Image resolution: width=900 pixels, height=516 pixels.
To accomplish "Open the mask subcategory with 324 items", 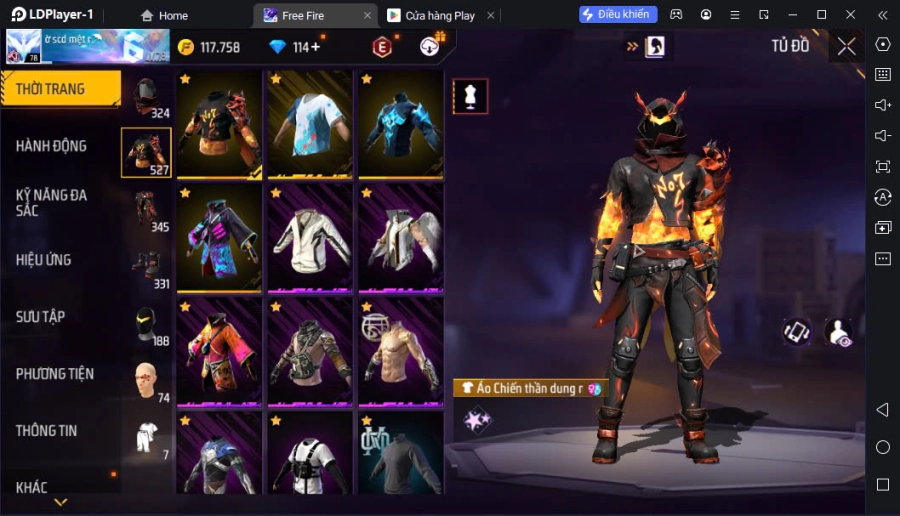I will (x=147, y=97).
